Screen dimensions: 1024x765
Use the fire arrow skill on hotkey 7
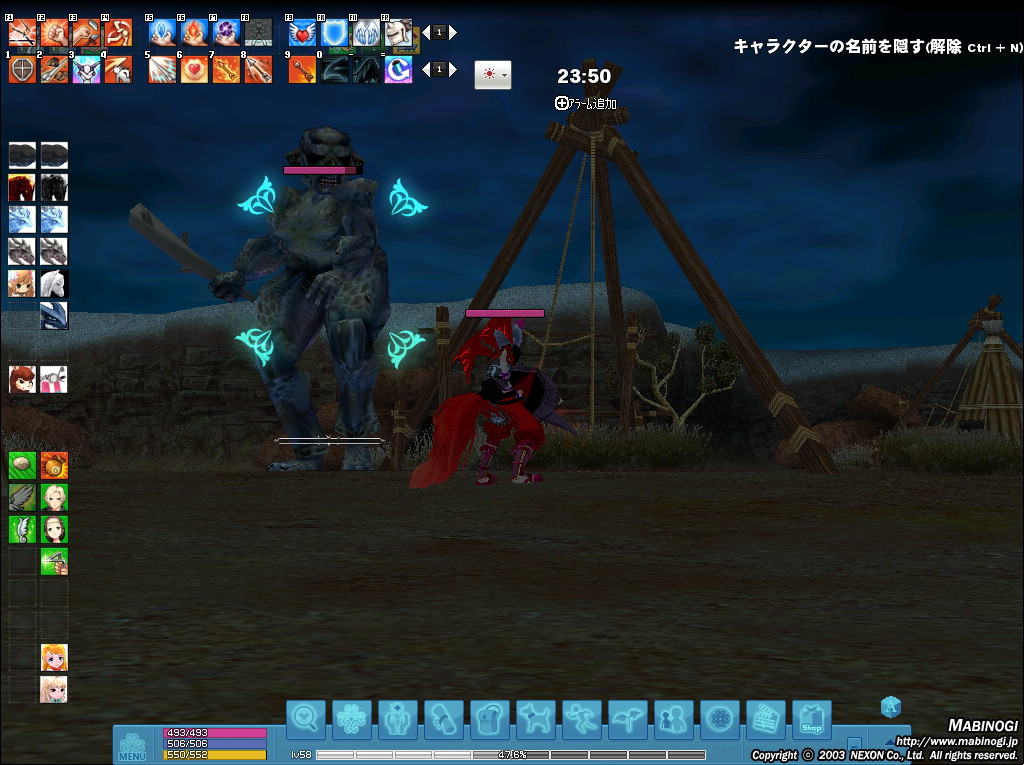226,70
